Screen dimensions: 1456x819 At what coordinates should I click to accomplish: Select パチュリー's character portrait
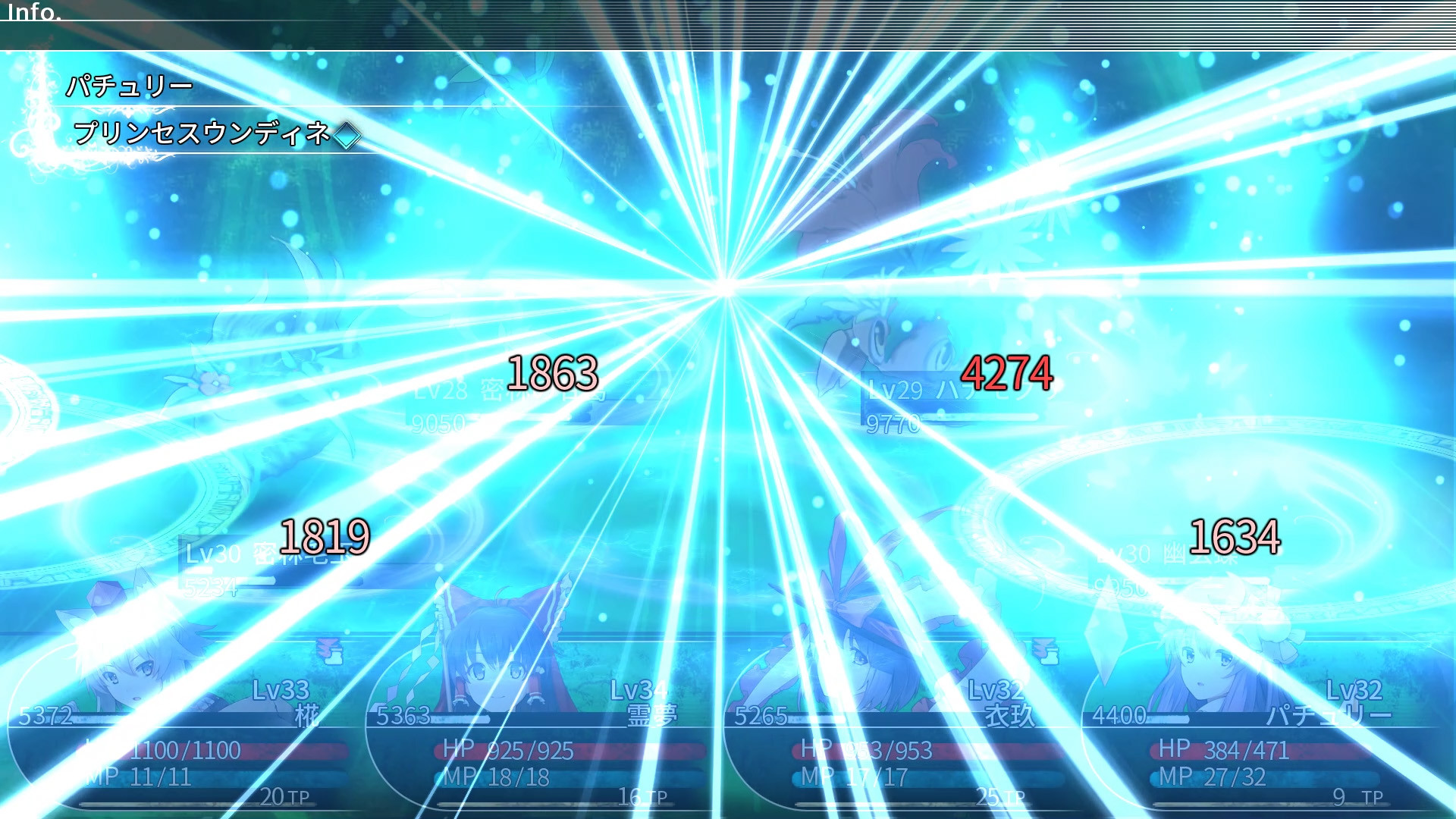coord(1206,671)
